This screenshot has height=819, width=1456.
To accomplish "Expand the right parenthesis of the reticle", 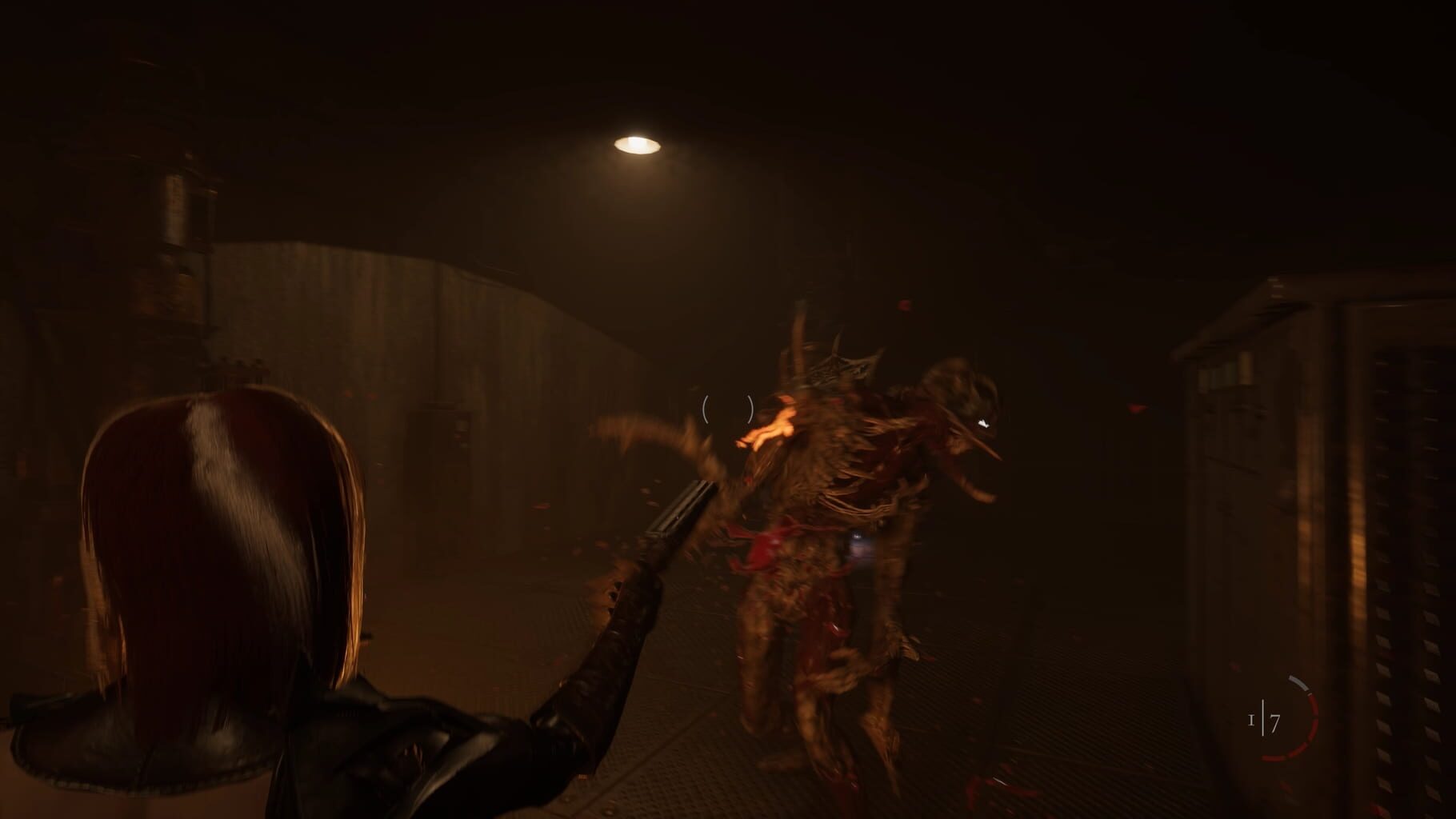I will (749, 408).
